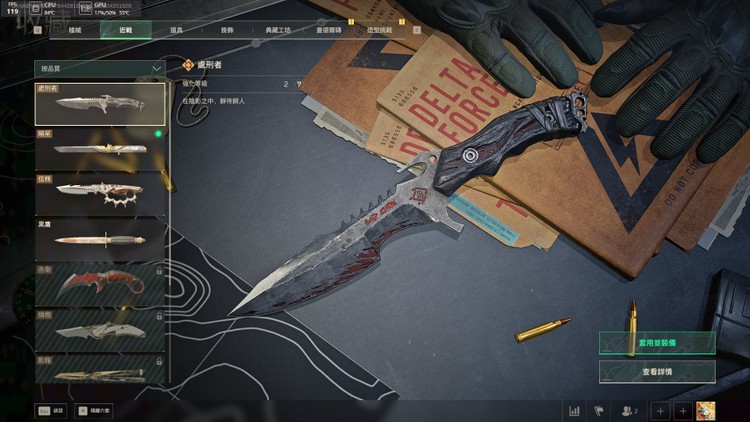Pick the spiked knuckle-guard knife skin
Viewport: 750px width, 422px height.
pyautogui.click(x=100, y=192)
